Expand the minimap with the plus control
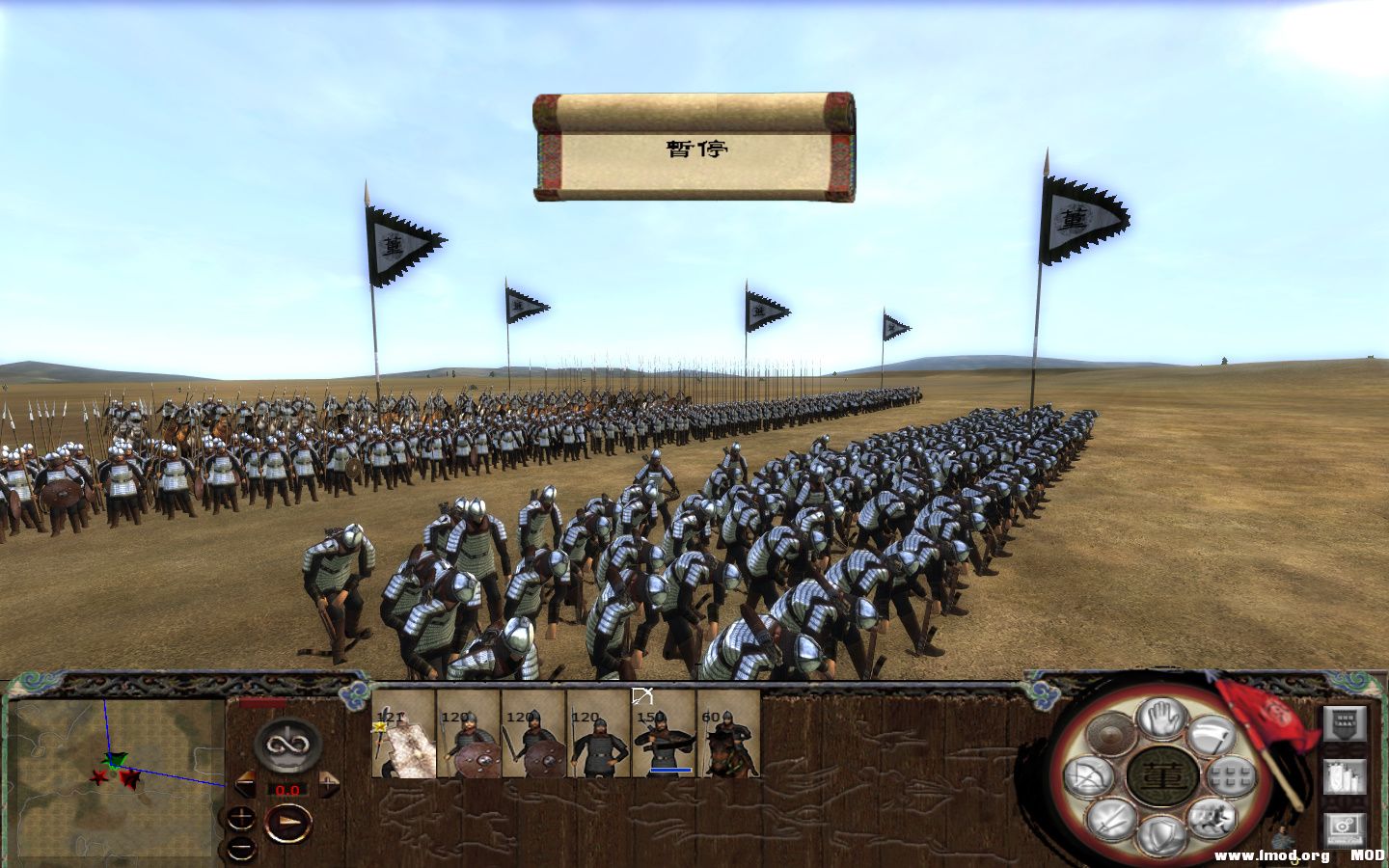Viewport: 1389px width, 868px height. coord(242,817)
